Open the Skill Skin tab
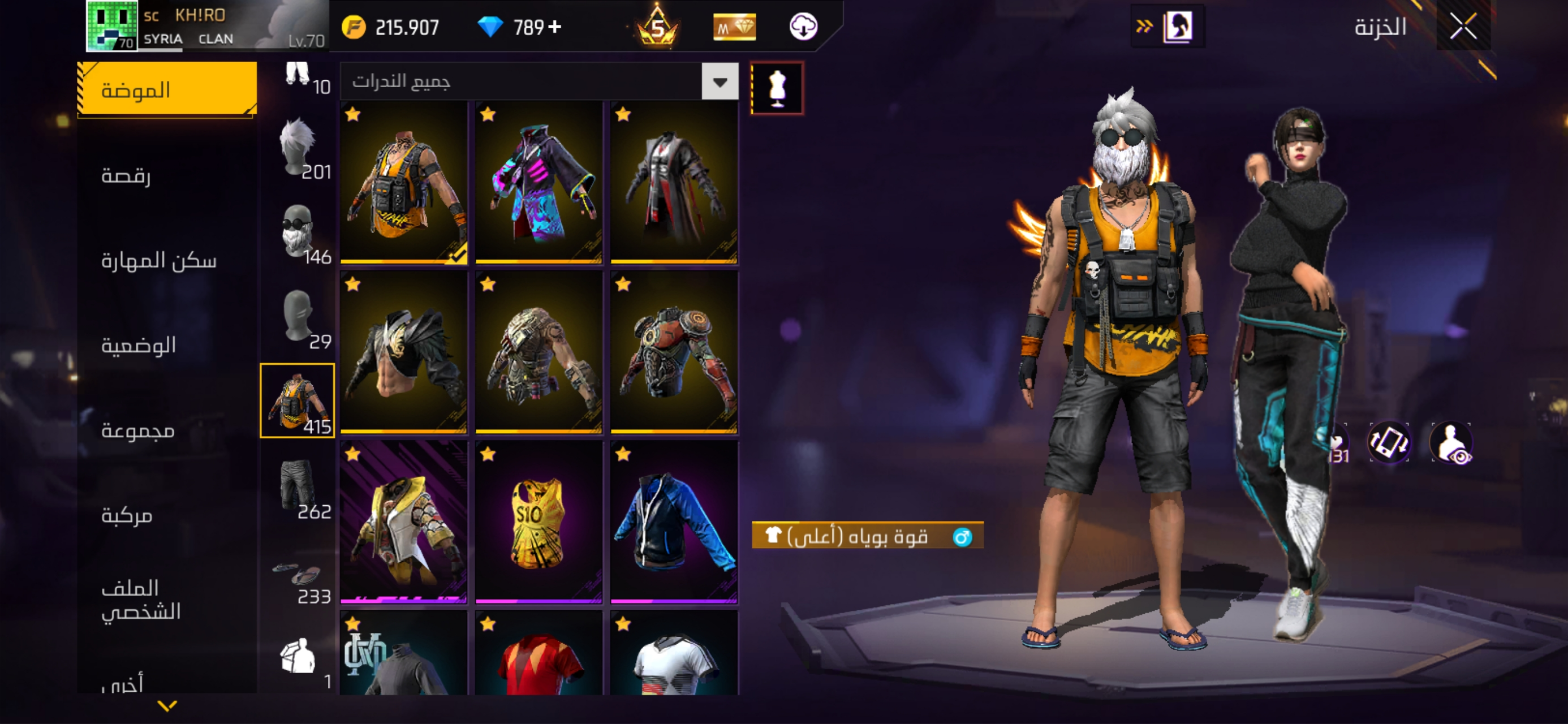 coord(158,261)
